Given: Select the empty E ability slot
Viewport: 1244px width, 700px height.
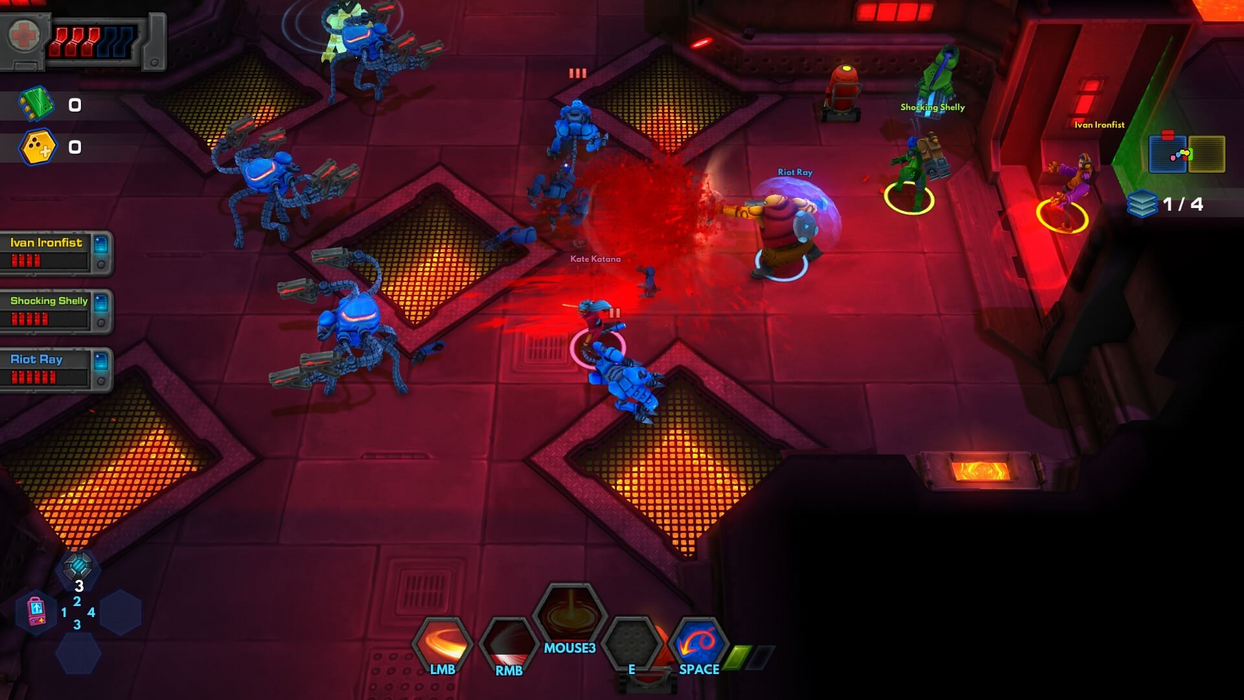Looking at the screenshot, I should pyautogui.click(x=632, y=642).
